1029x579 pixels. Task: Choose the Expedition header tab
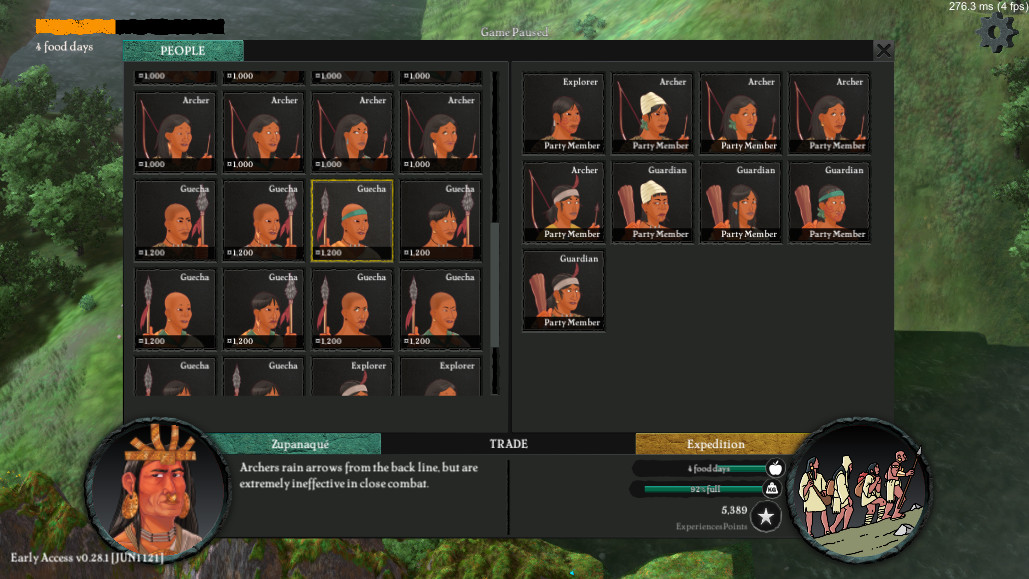pos(715,444)
